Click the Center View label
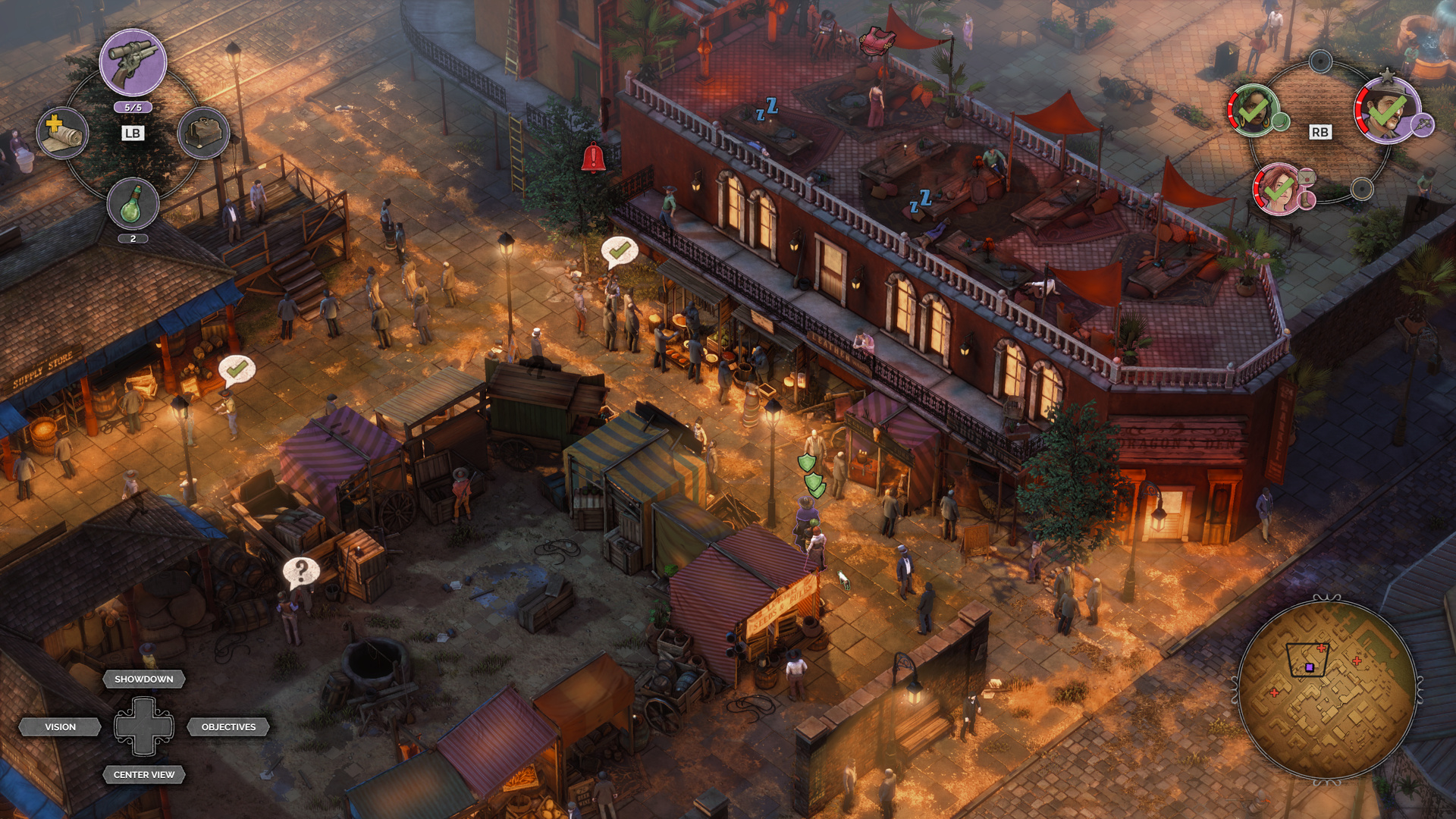Screen dimensions: 1456x819 [144, 774]
